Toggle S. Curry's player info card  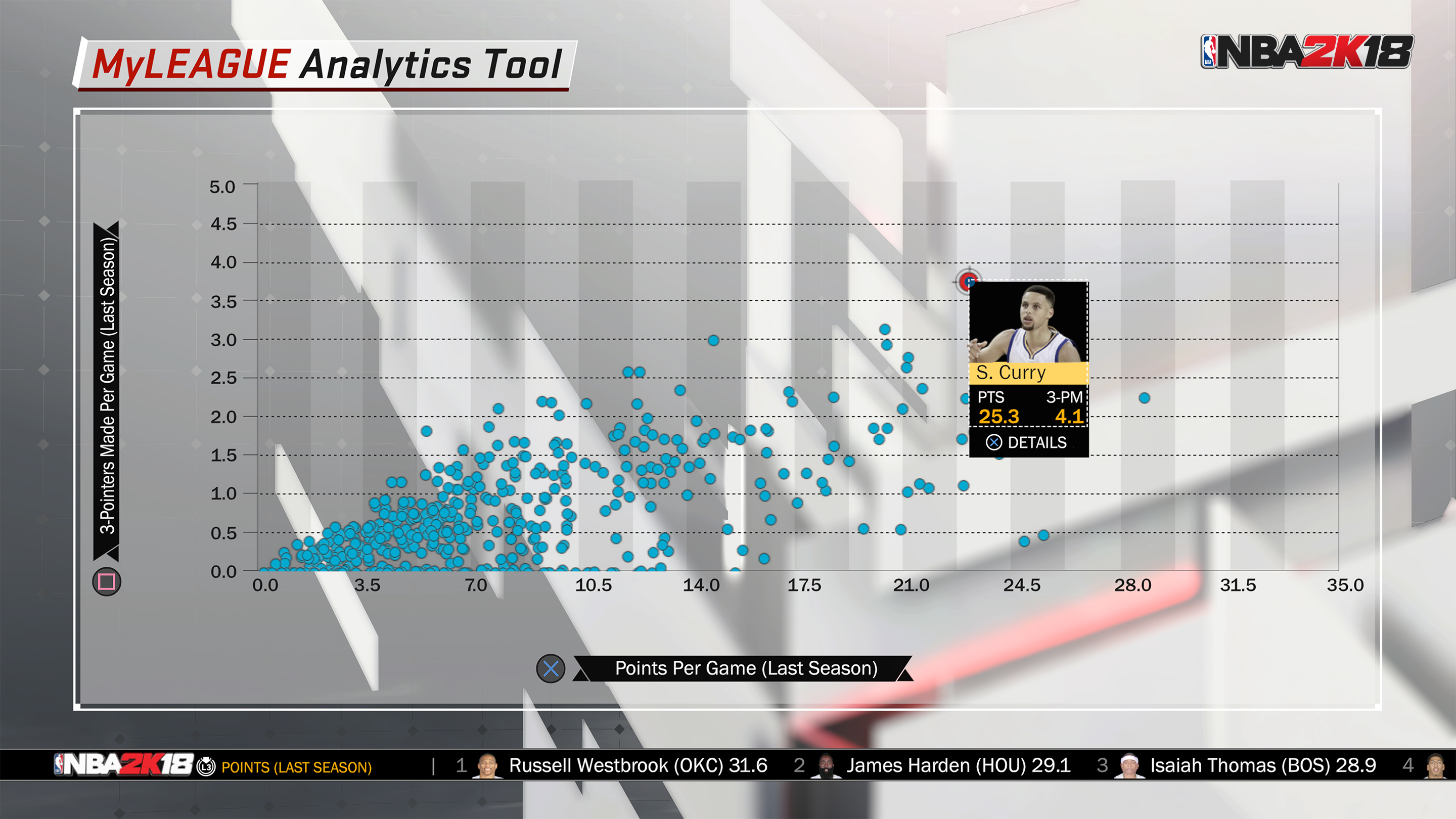(x=1028, y=373)
